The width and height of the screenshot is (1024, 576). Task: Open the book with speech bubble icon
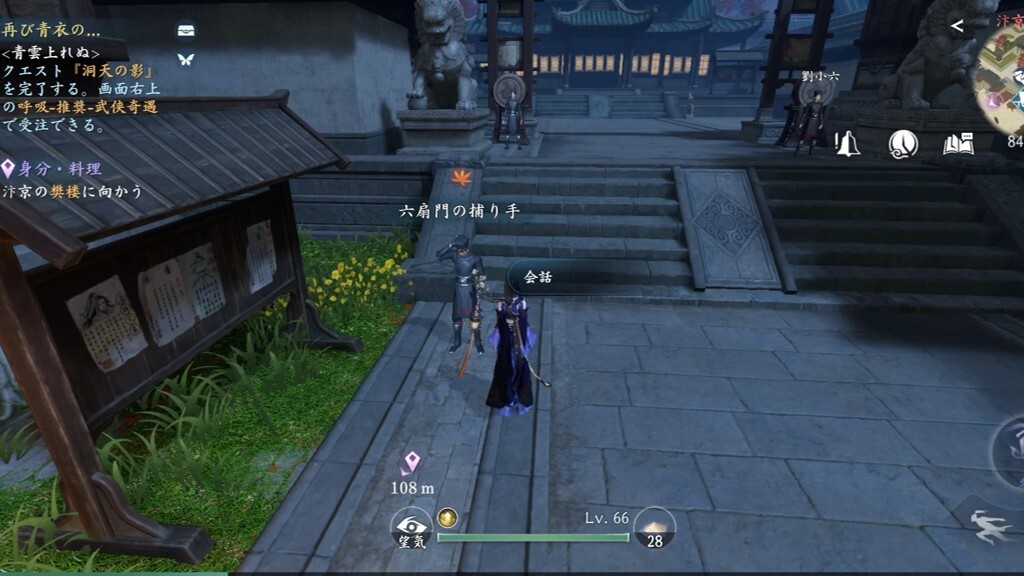[x=958, y=144]
